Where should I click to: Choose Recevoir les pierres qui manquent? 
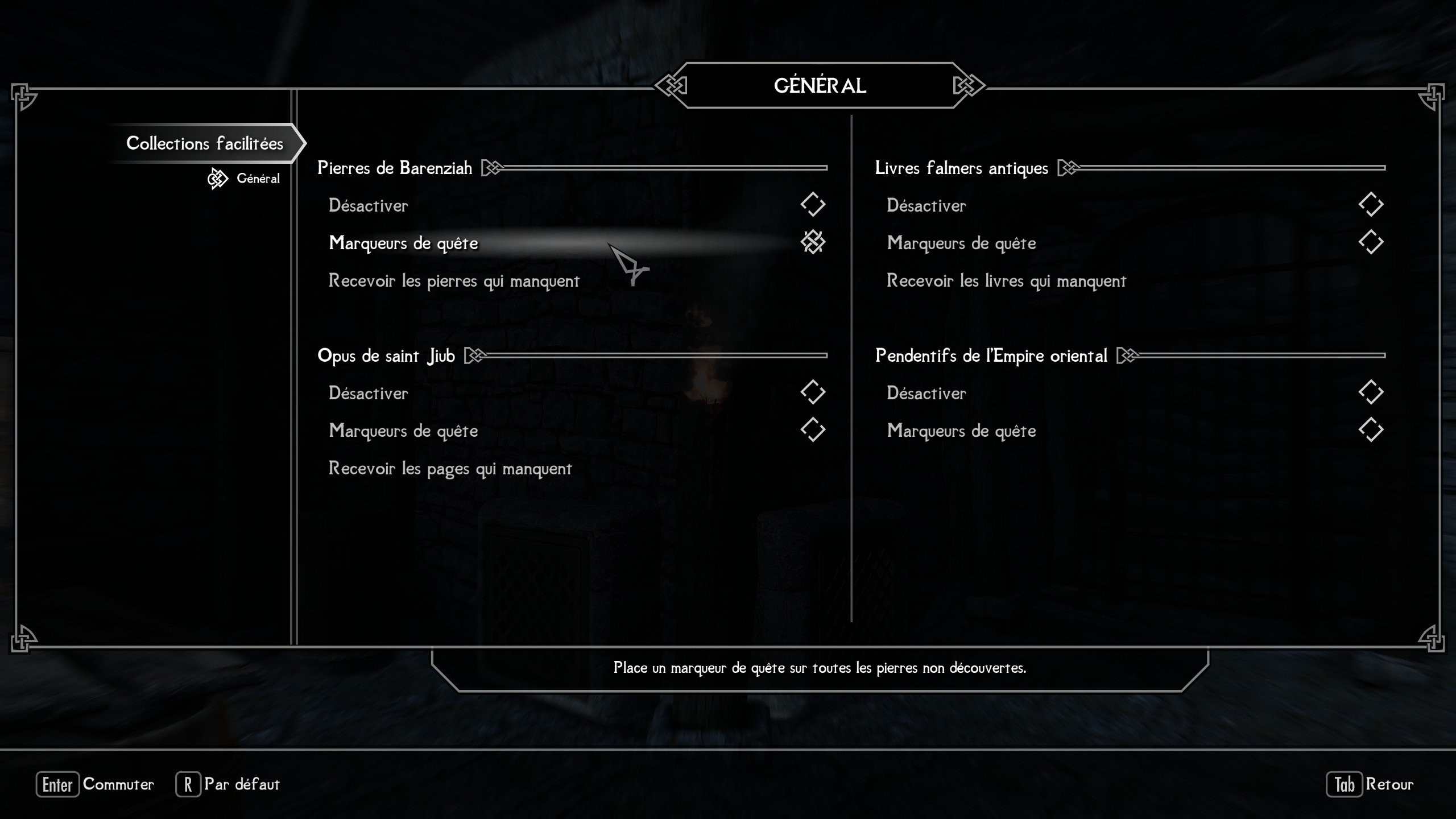coord(454,281)
